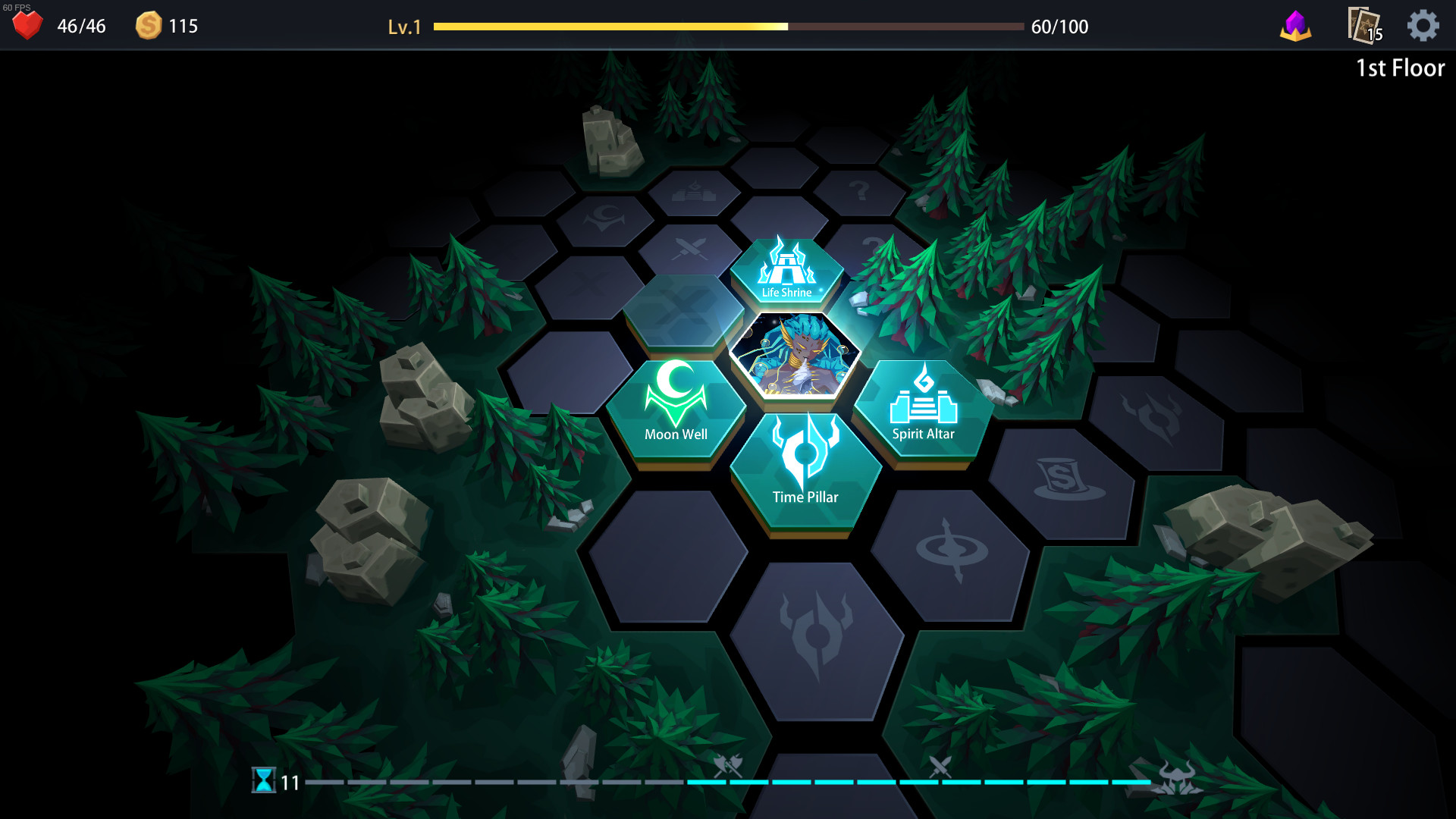This screenshot has width=1456, height=819.
Task: Select the Moon Well tile
Action: pyautogui.click(x=675, y=409)
